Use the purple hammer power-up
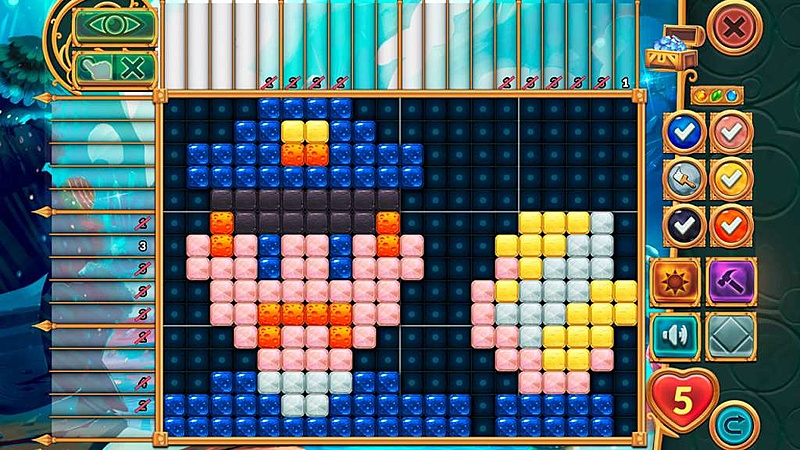This screenshot has width=800, height=450. 731,281
